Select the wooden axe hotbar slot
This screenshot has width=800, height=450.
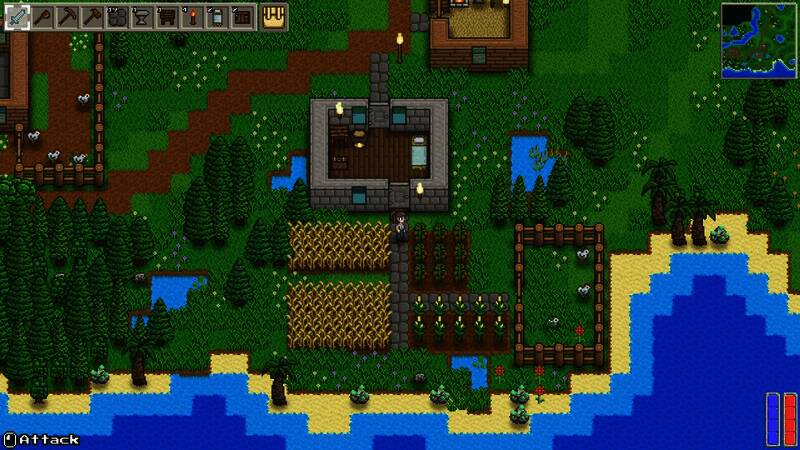43,17
